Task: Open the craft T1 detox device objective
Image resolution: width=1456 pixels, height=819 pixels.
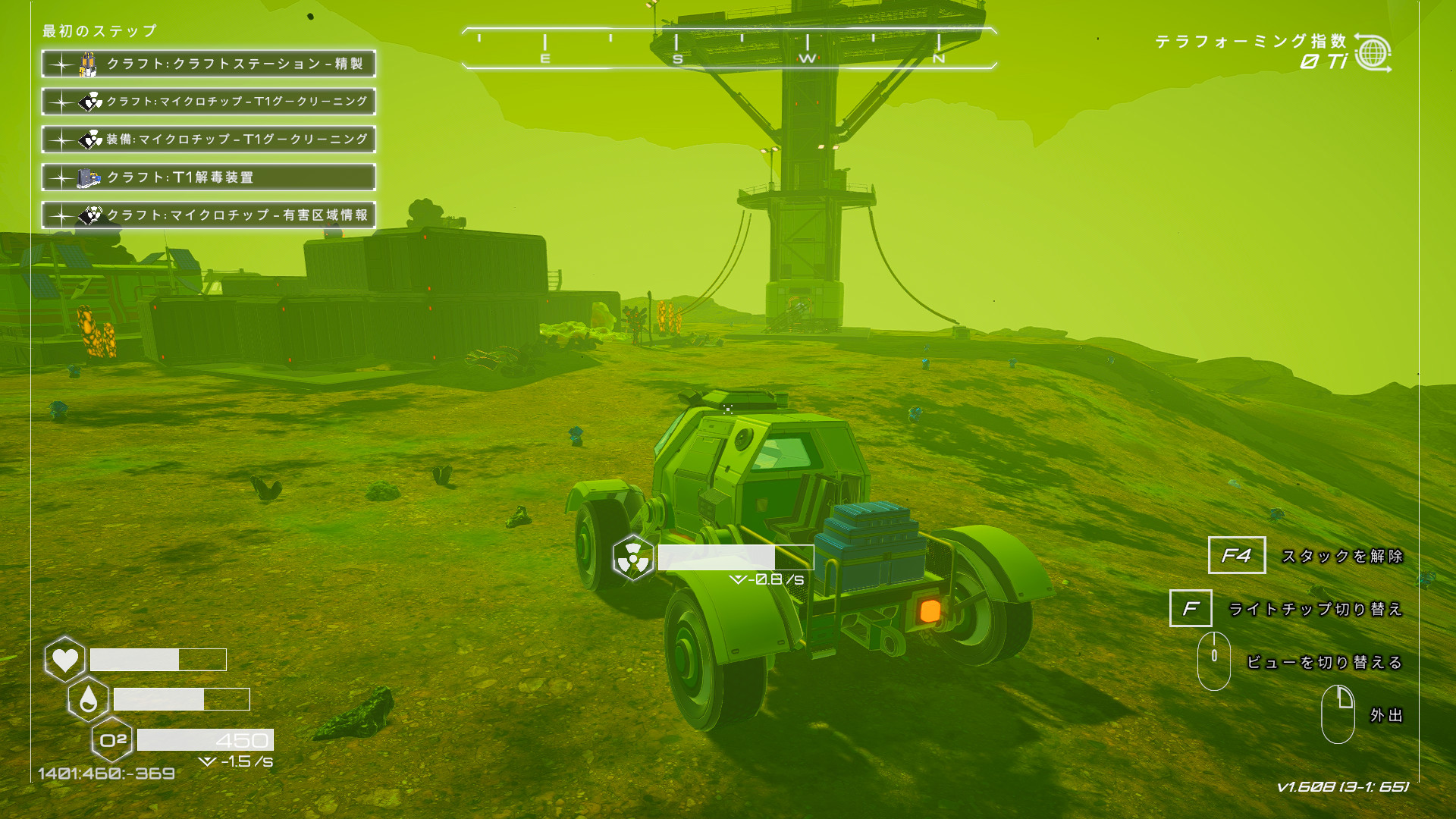Action: point(209,177)
